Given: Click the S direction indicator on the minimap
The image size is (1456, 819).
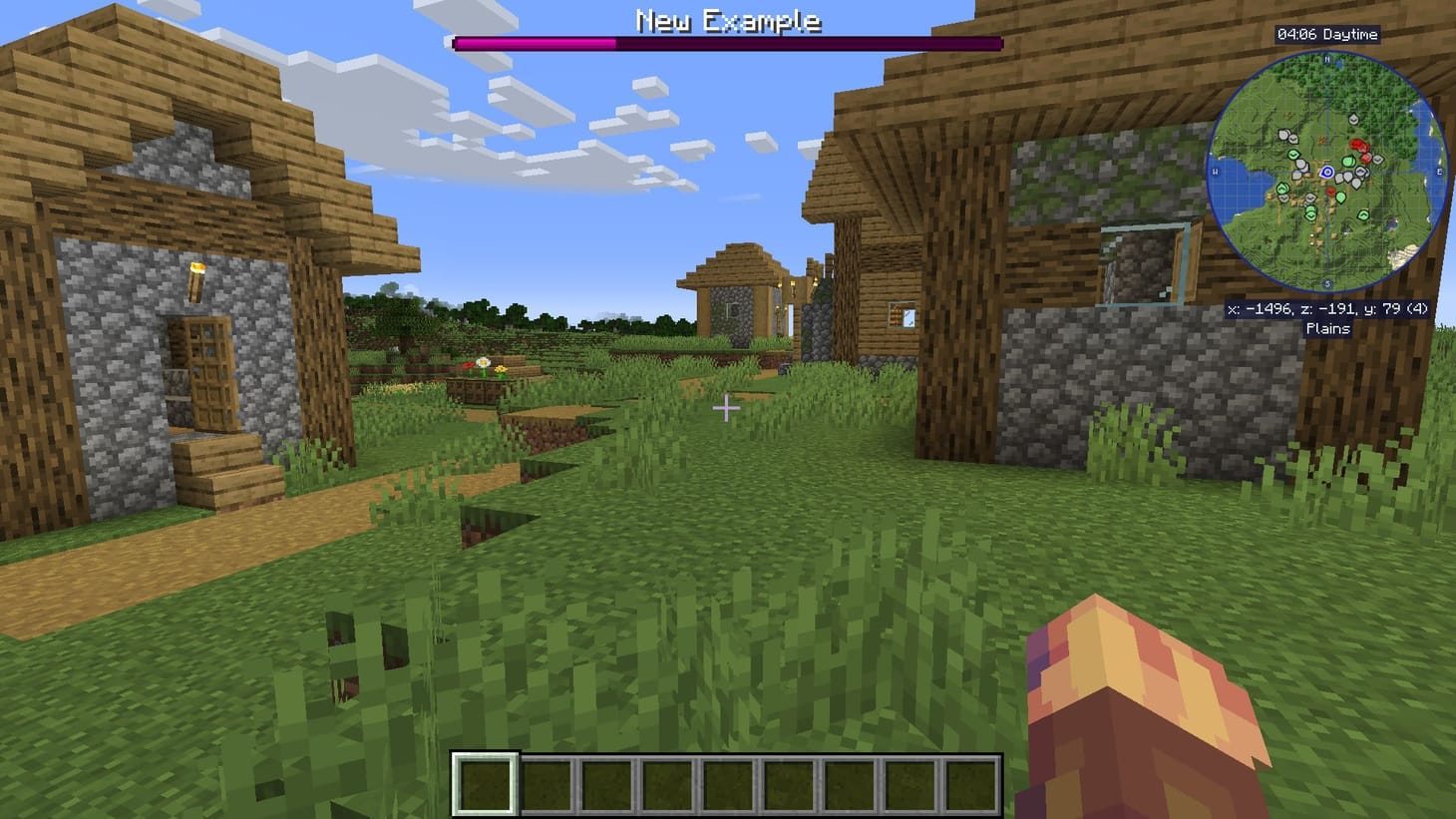Looking at the screenshot, I should point(1327,283).
